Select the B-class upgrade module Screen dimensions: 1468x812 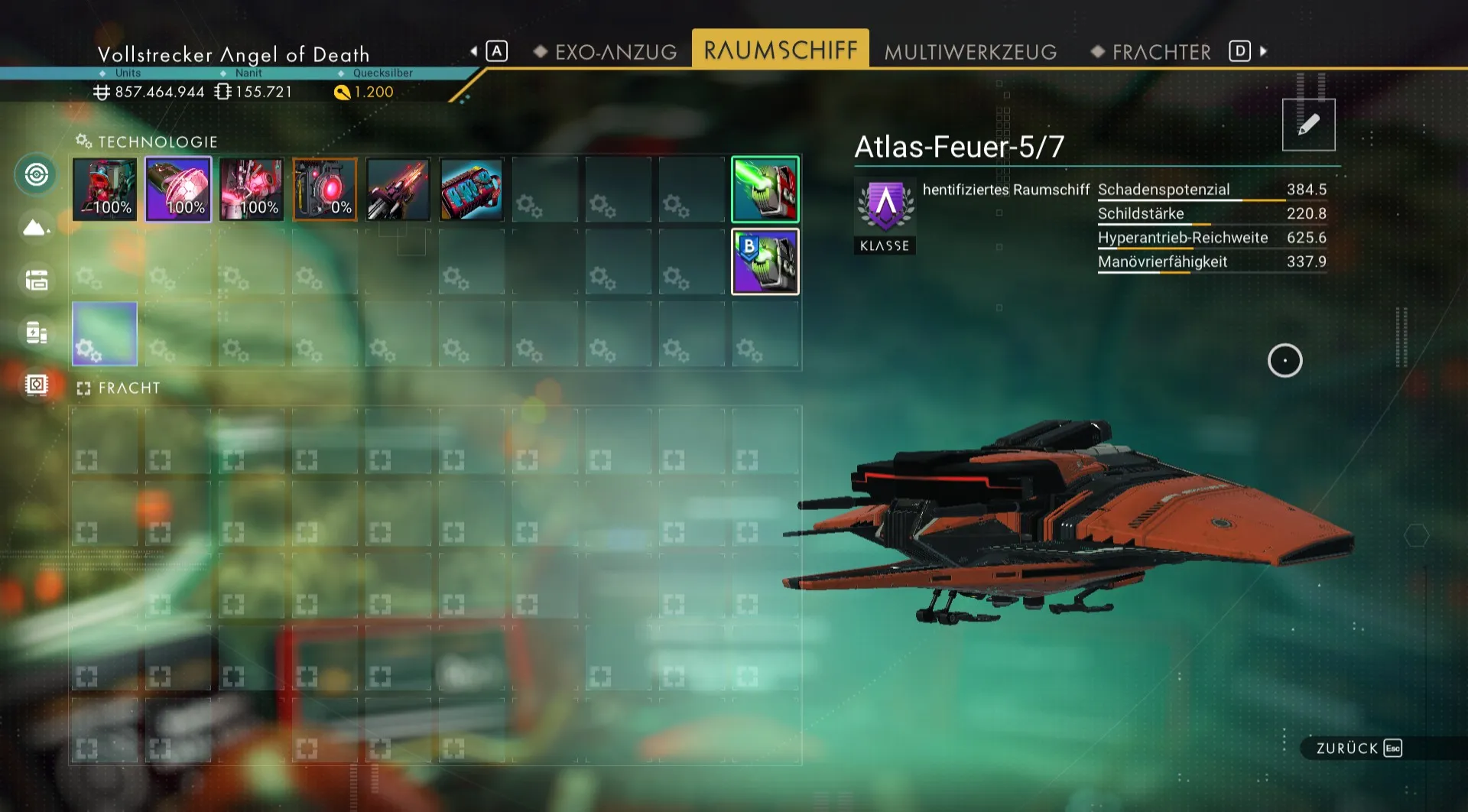coord(765,261)
